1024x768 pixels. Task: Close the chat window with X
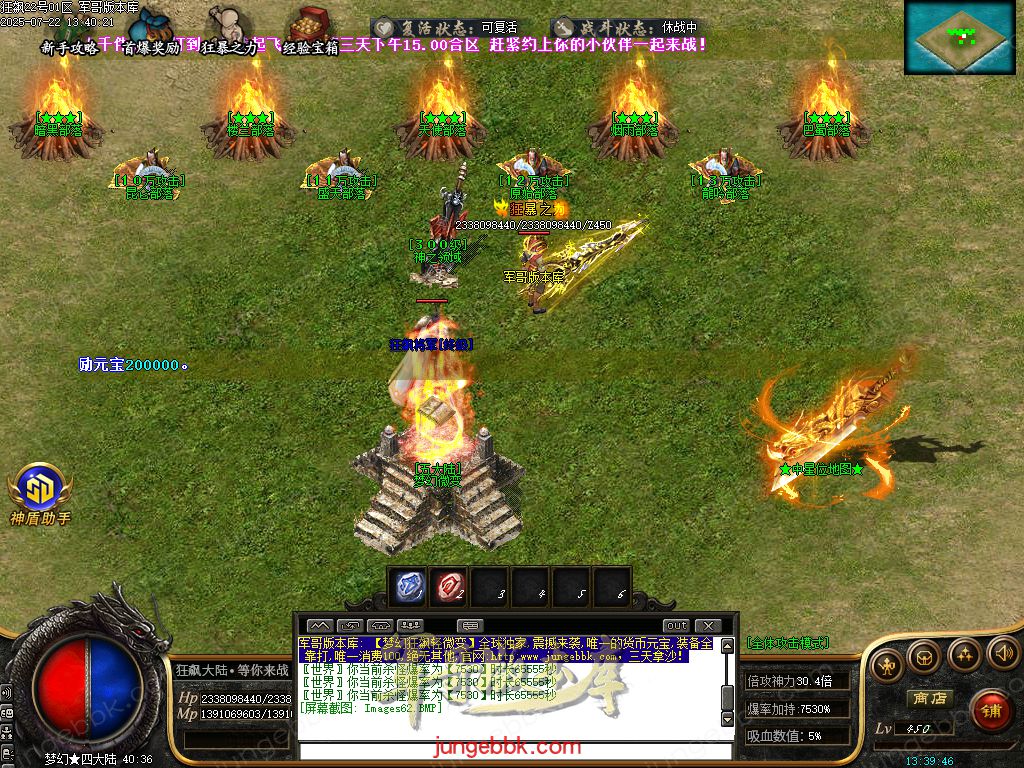pos(707,626)
